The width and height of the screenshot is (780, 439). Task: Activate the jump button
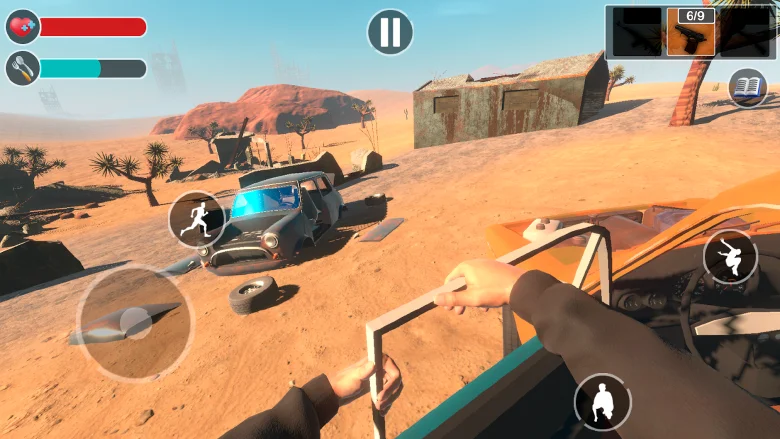coord(730,257)
